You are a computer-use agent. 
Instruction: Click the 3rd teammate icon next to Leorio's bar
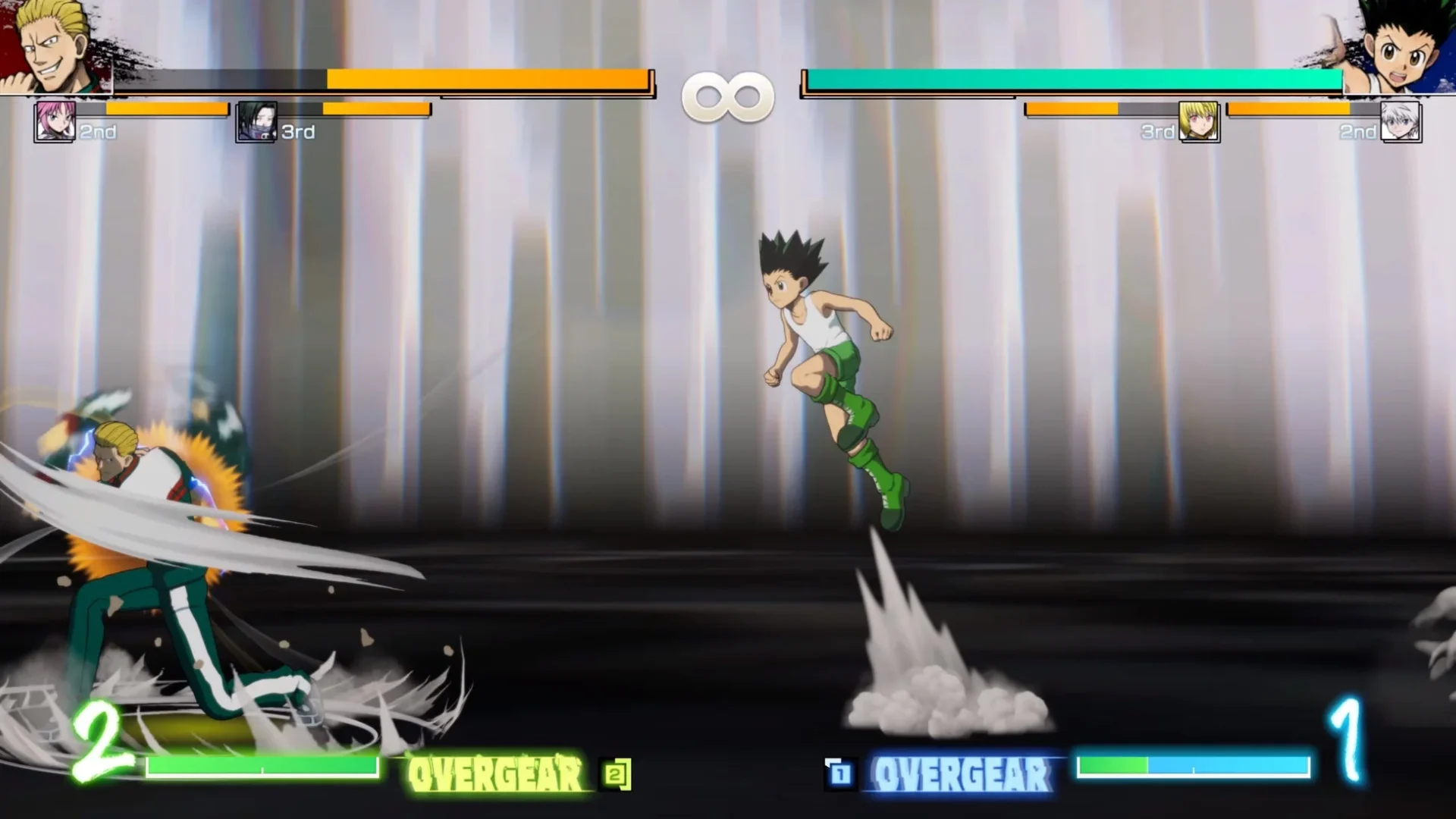(258, 121)
